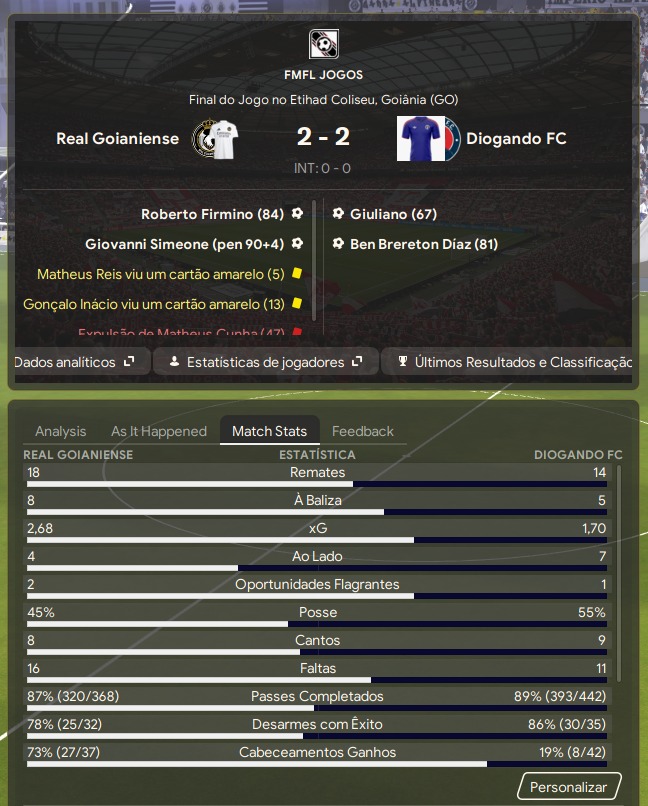Screen dimensions: 648x806
Task: Select the Match Stats tab
Action: (269, 431)
